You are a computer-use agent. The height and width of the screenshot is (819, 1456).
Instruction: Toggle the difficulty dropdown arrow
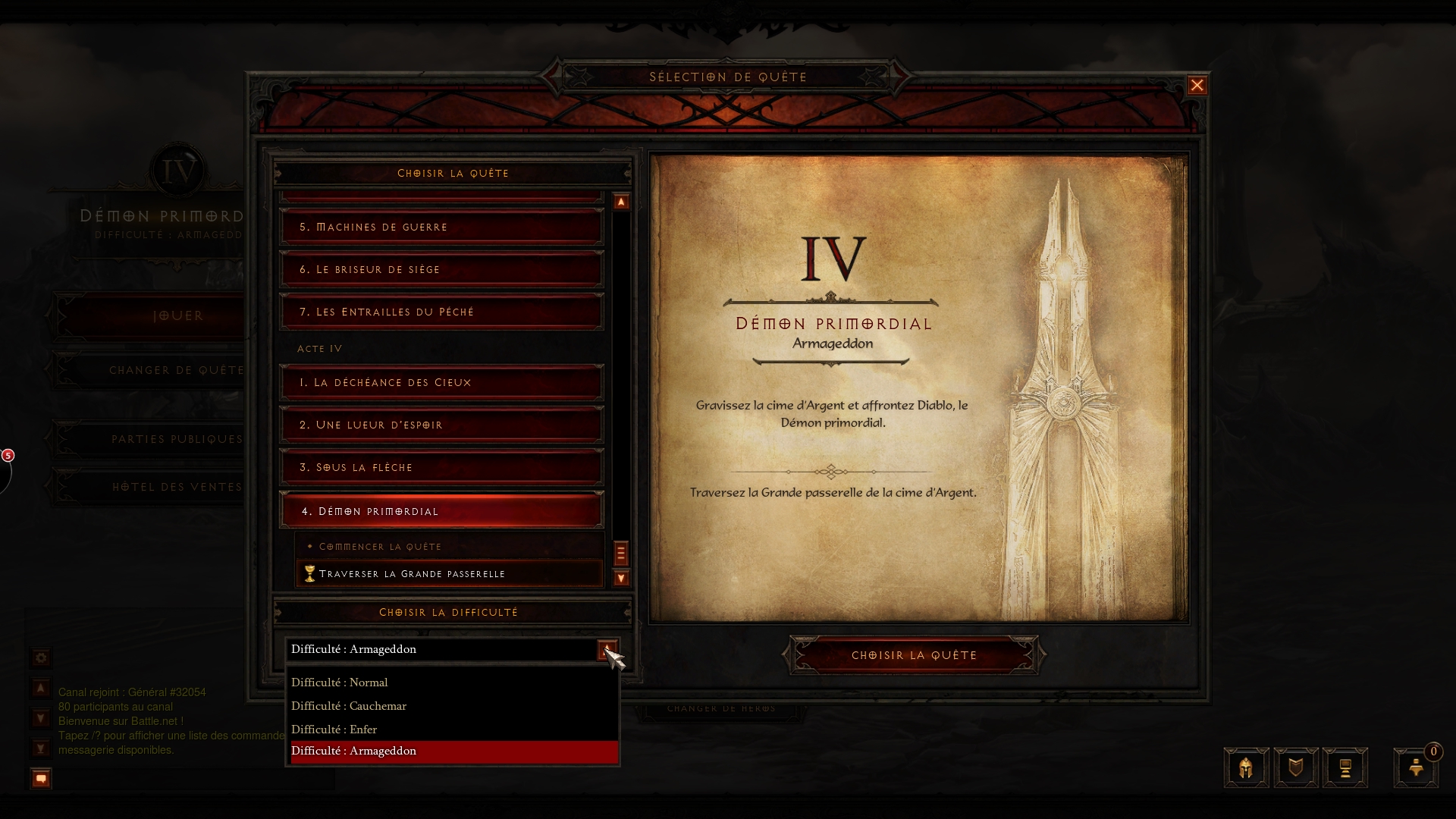[607, 650]
